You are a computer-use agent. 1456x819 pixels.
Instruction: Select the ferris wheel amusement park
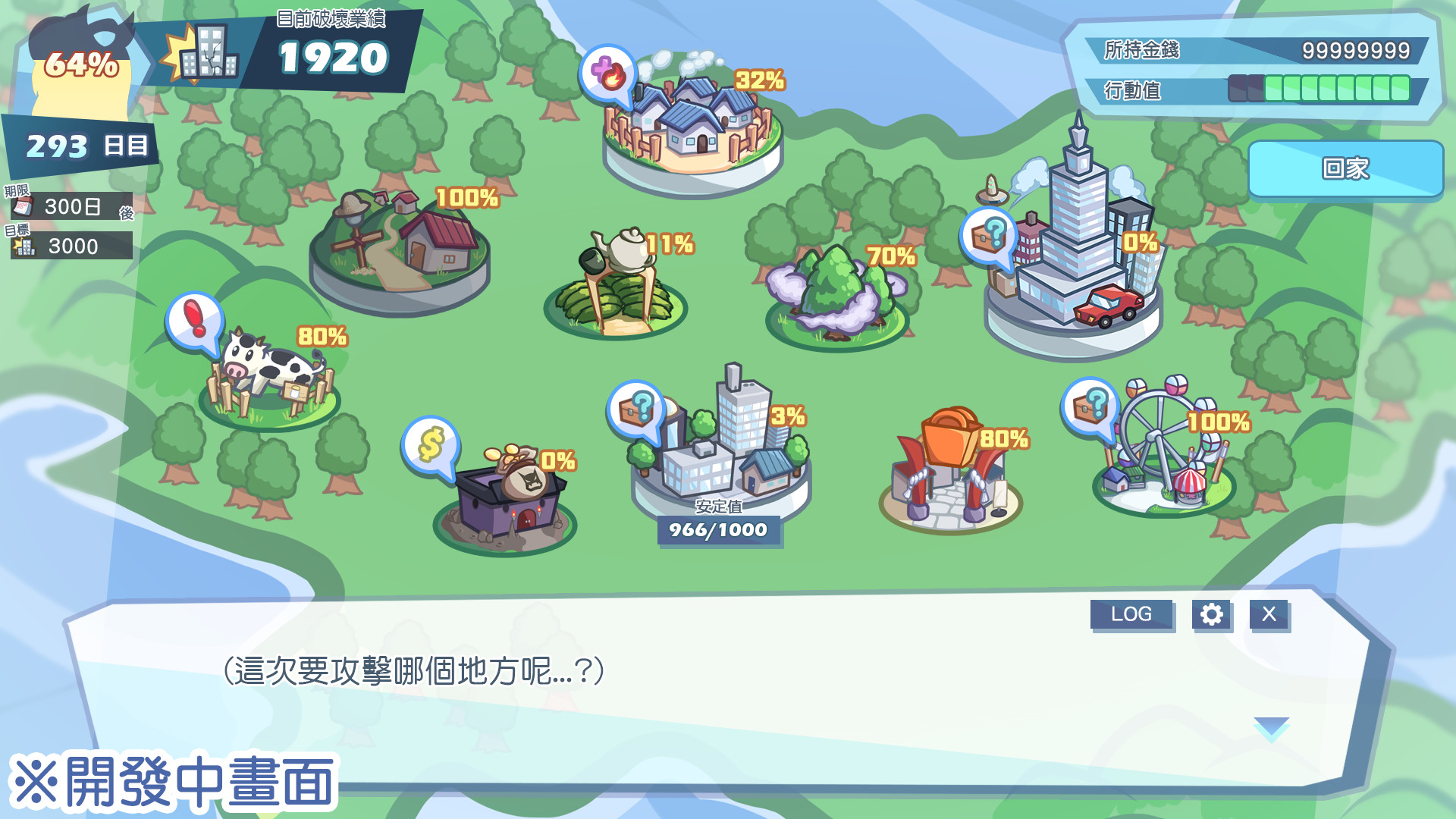coord(1164,455)
